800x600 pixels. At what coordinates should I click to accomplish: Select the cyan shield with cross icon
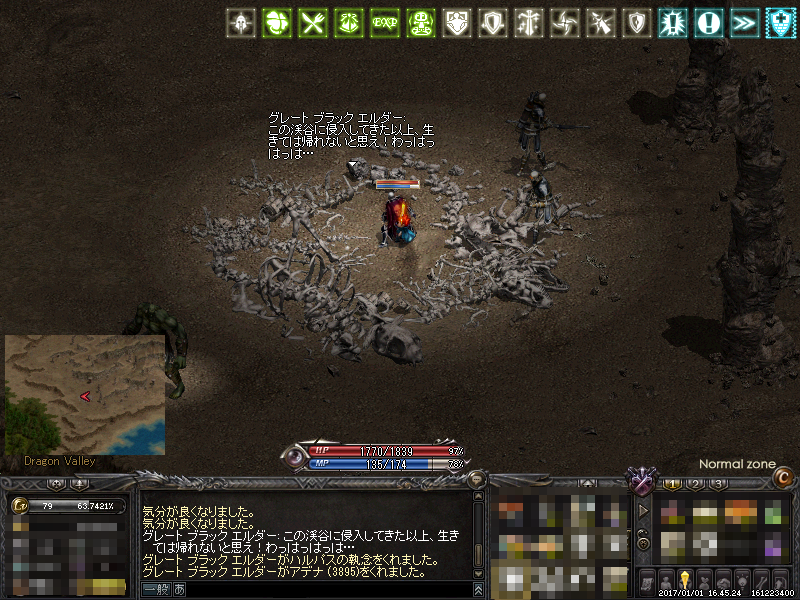[x=781, y=23]
